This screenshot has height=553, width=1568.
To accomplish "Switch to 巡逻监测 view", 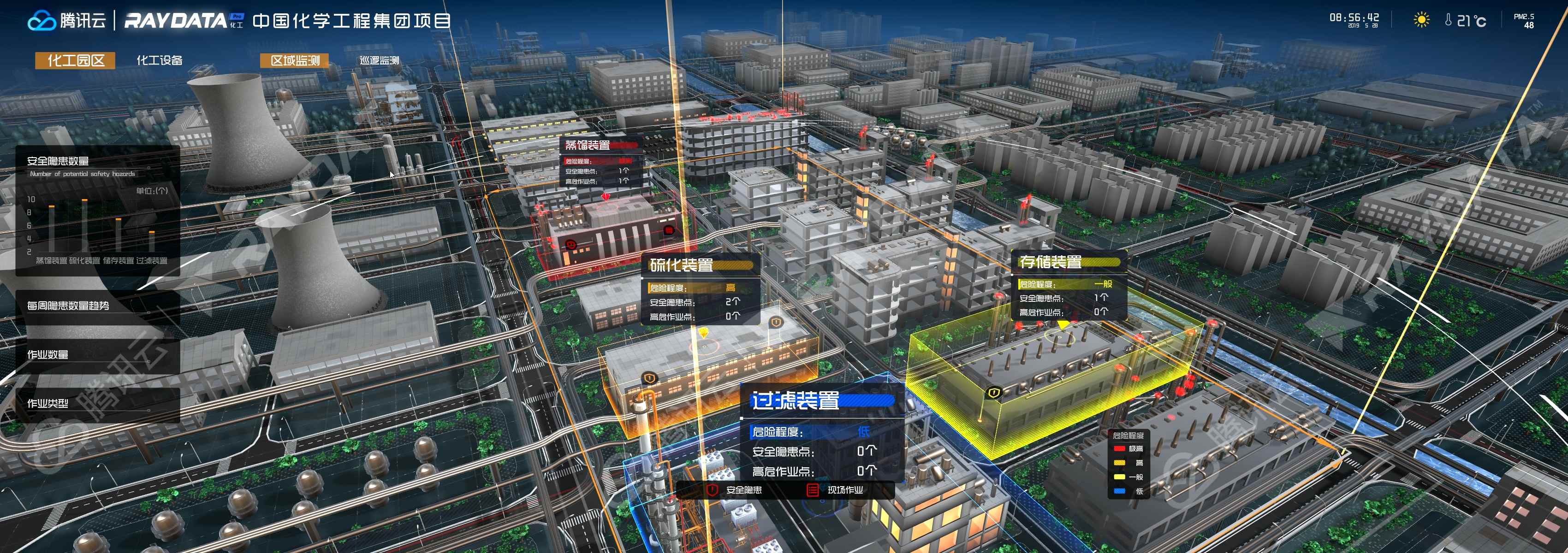I will (x=379, y=60).
